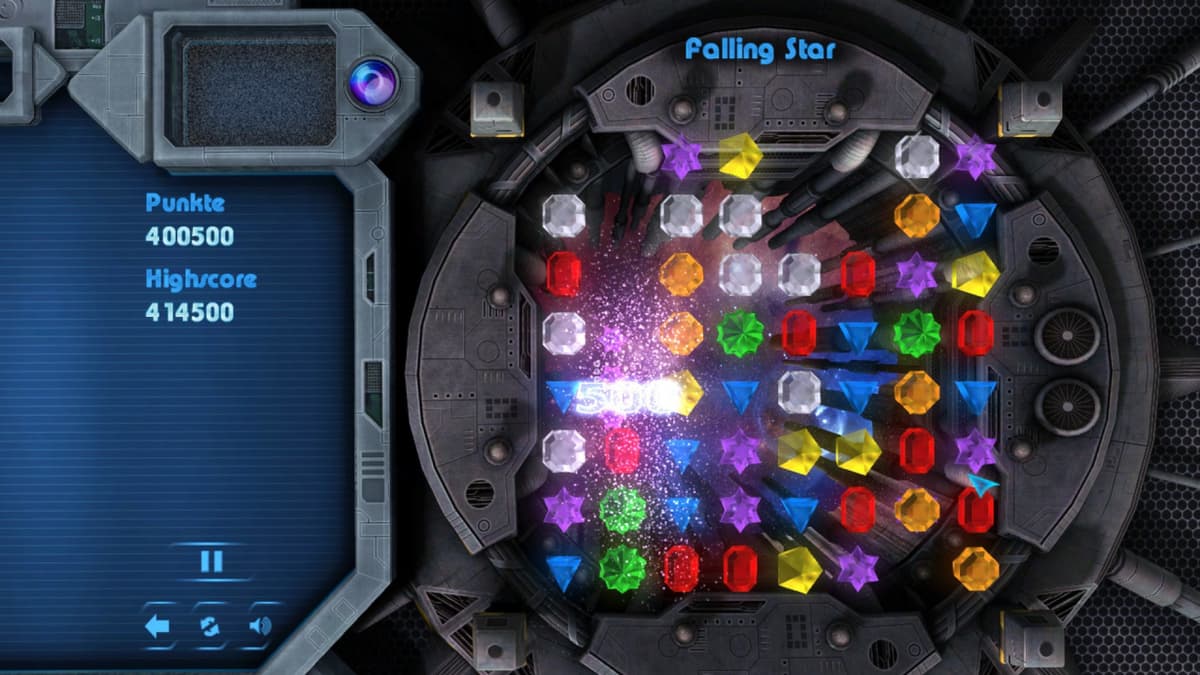Go back using the left arrow button
This screenshot has height=675, width=1200.
158,627
